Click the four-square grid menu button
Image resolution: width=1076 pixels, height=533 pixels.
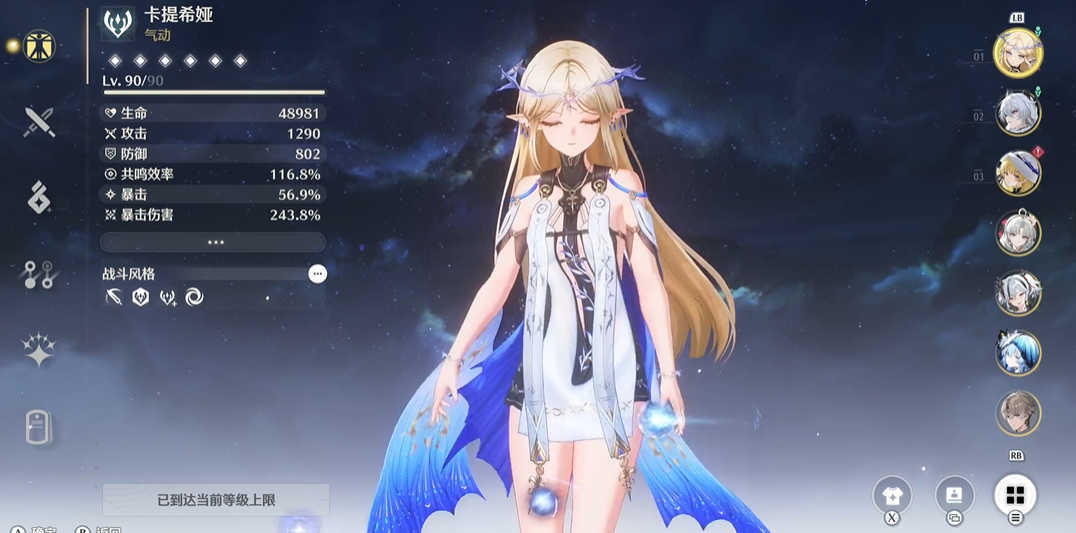click(1015, 495)
